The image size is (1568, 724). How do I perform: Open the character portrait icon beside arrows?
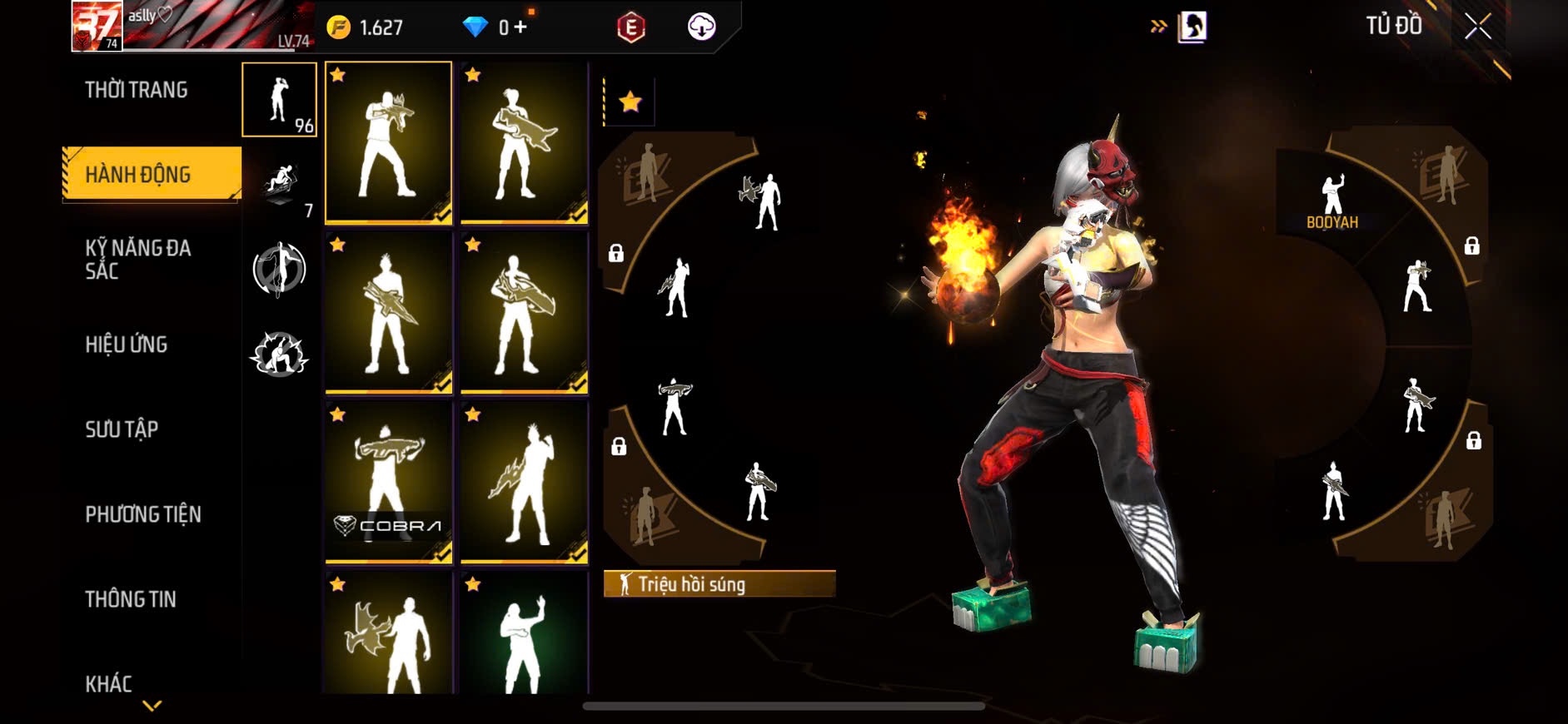pyautogui.click(x=1192, y=27)
